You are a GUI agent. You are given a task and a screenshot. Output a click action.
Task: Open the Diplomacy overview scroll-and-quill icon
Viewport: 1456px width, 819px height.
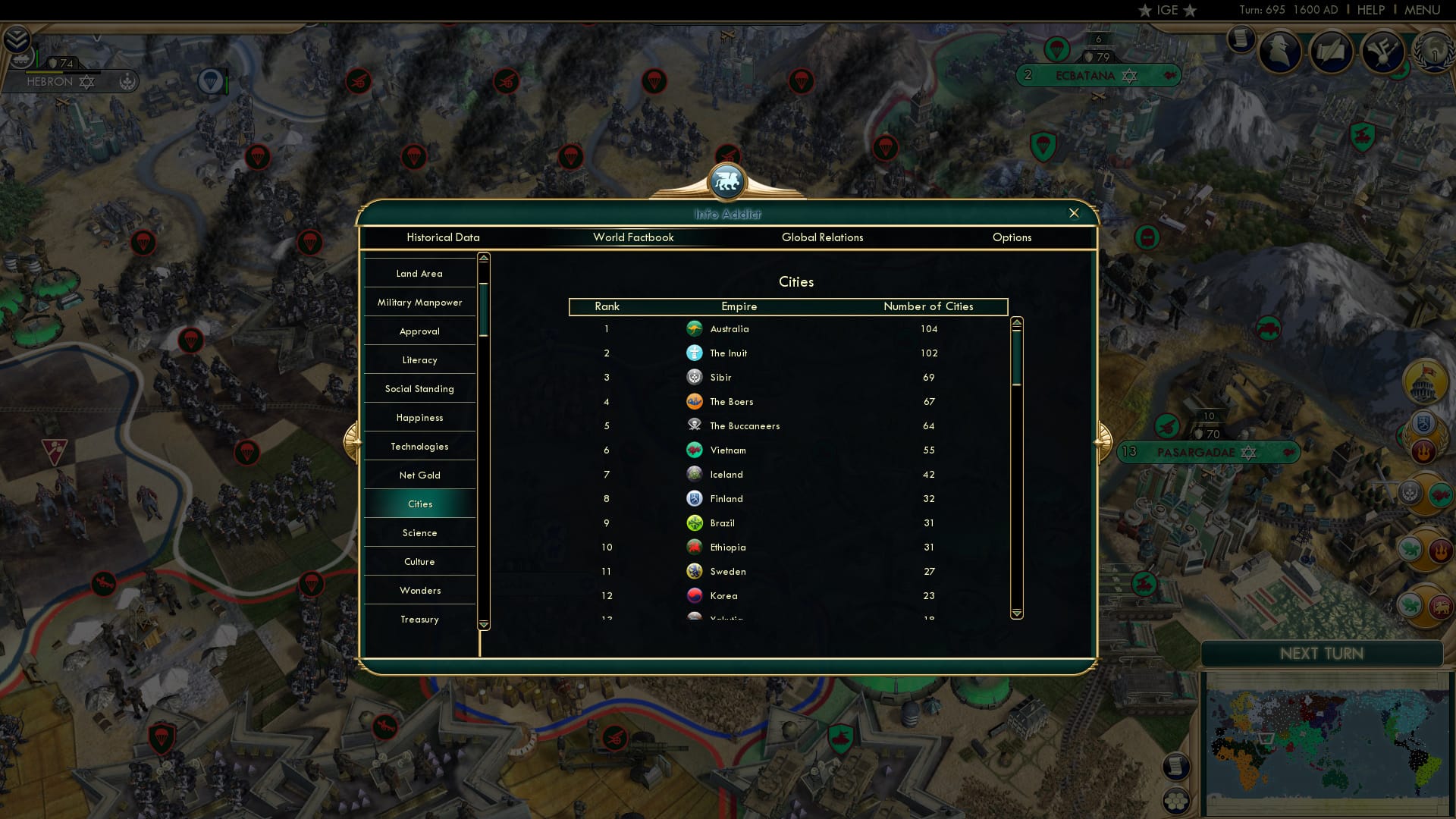pos(1333,52)
